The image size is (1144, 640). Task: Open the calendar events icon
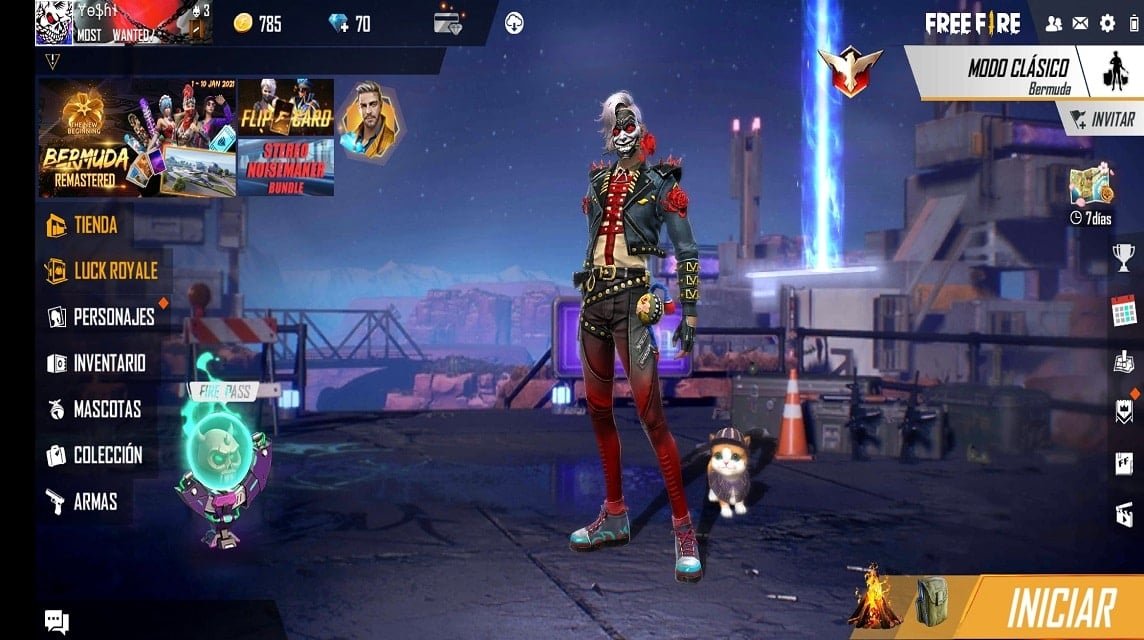[1125, 310]
